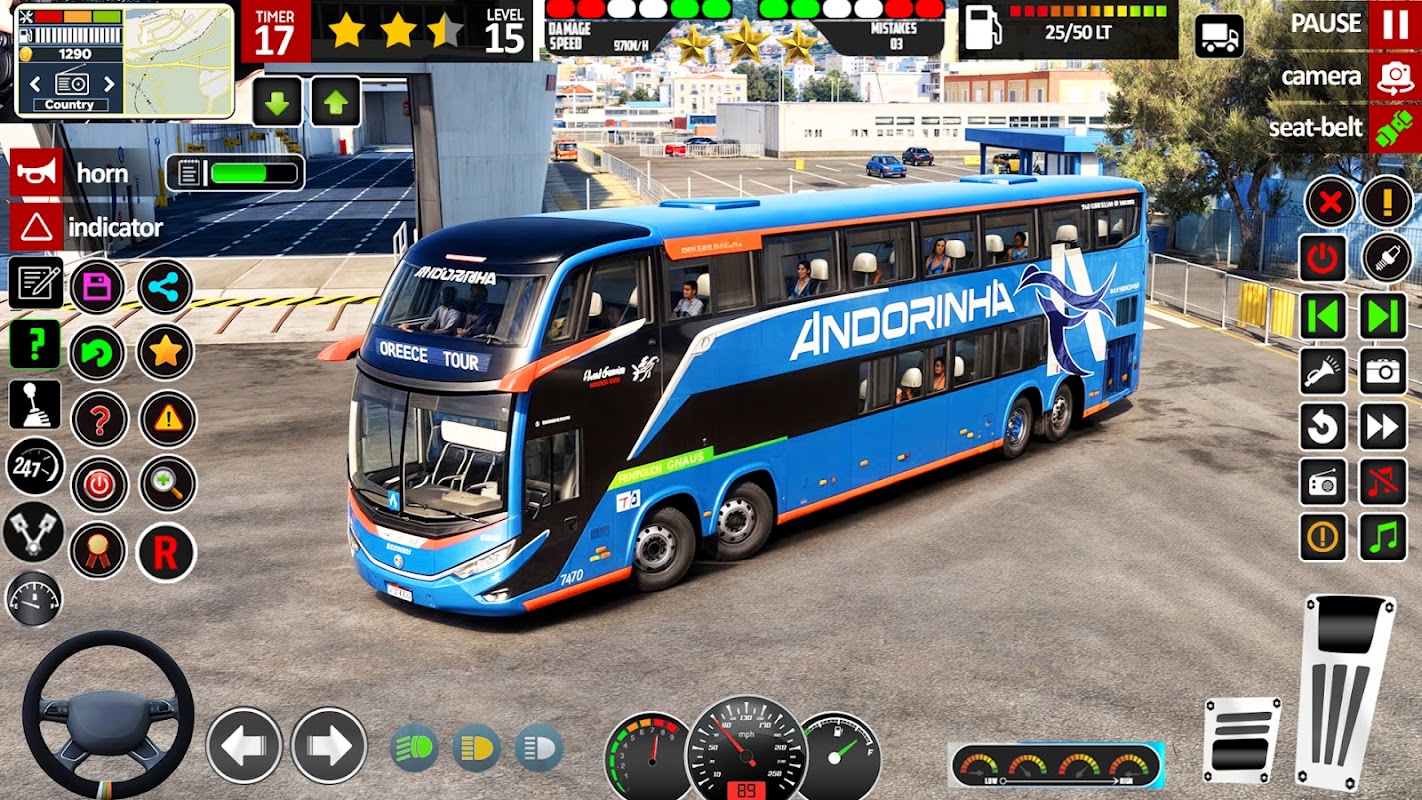This screenshot has height=800, width=1422.
Task: Click the green up arrow button
Action: tap(336, 102)
